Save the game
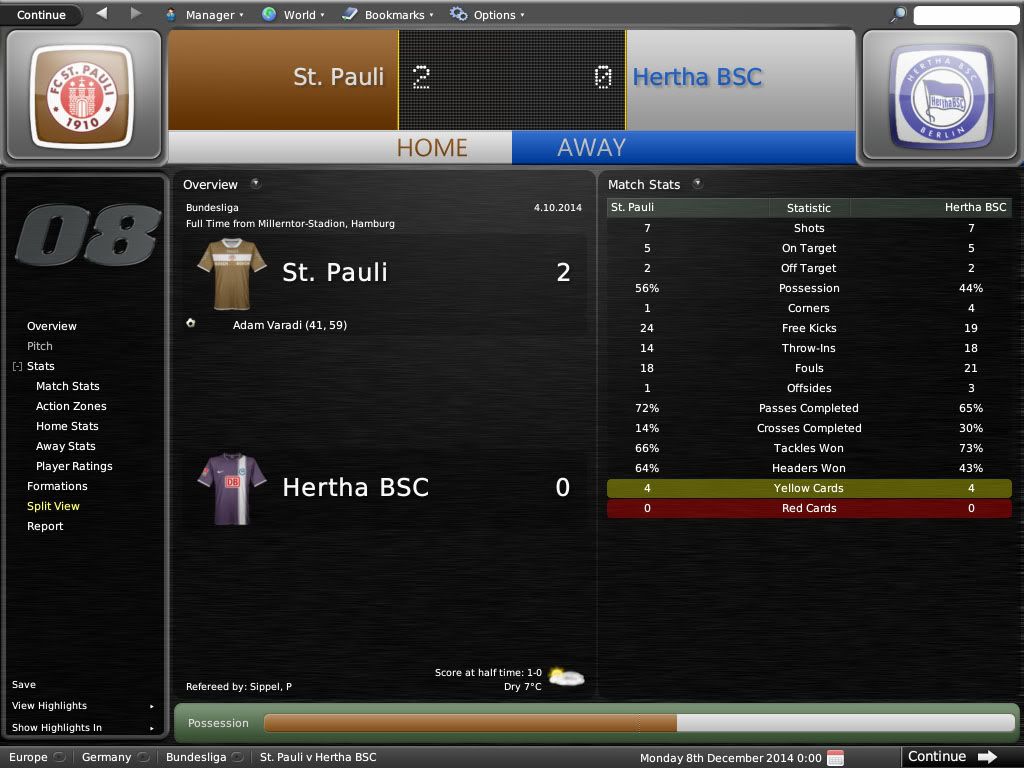Viewport: 1024px width, 768px height. (24, 685)
